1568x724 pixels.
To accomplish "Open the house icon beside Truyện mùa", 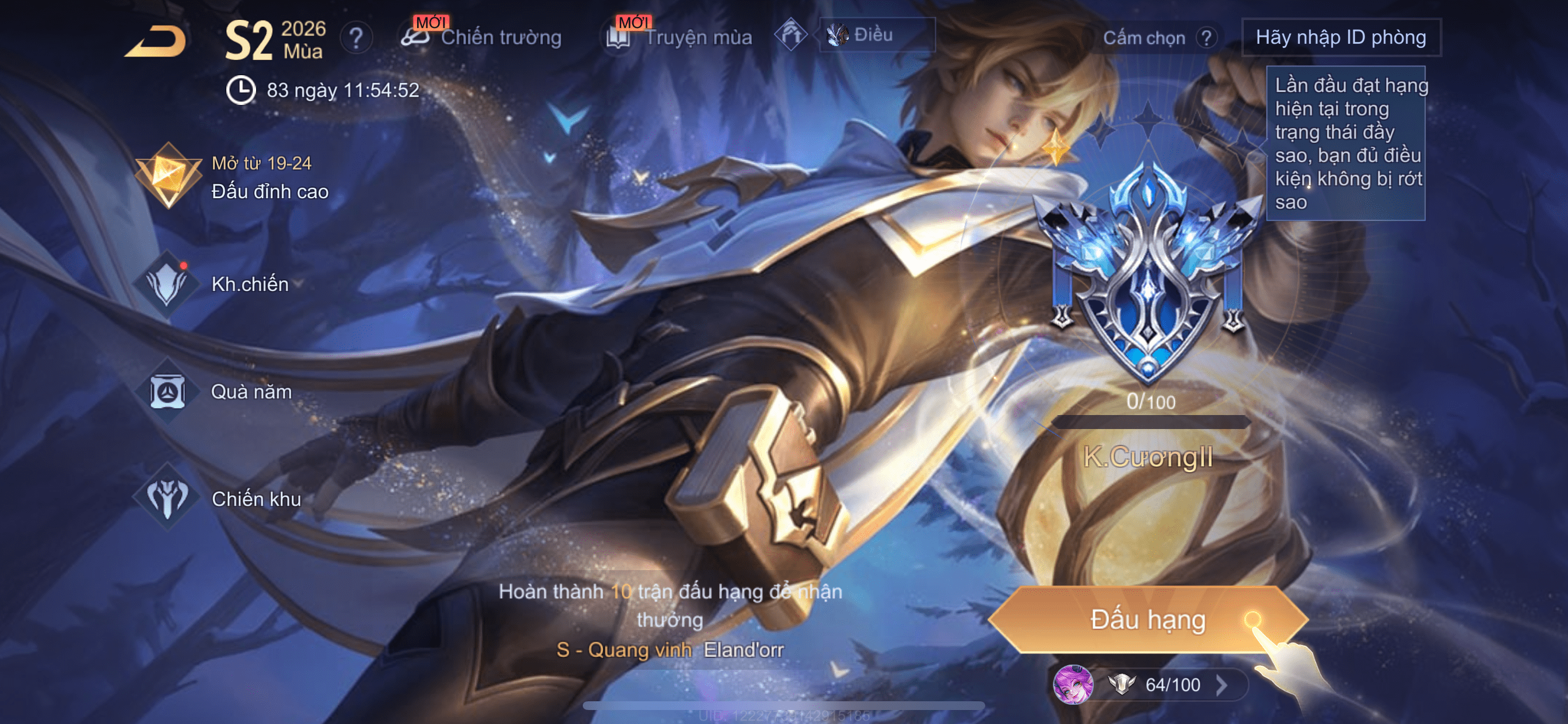I will coord(790,36).
